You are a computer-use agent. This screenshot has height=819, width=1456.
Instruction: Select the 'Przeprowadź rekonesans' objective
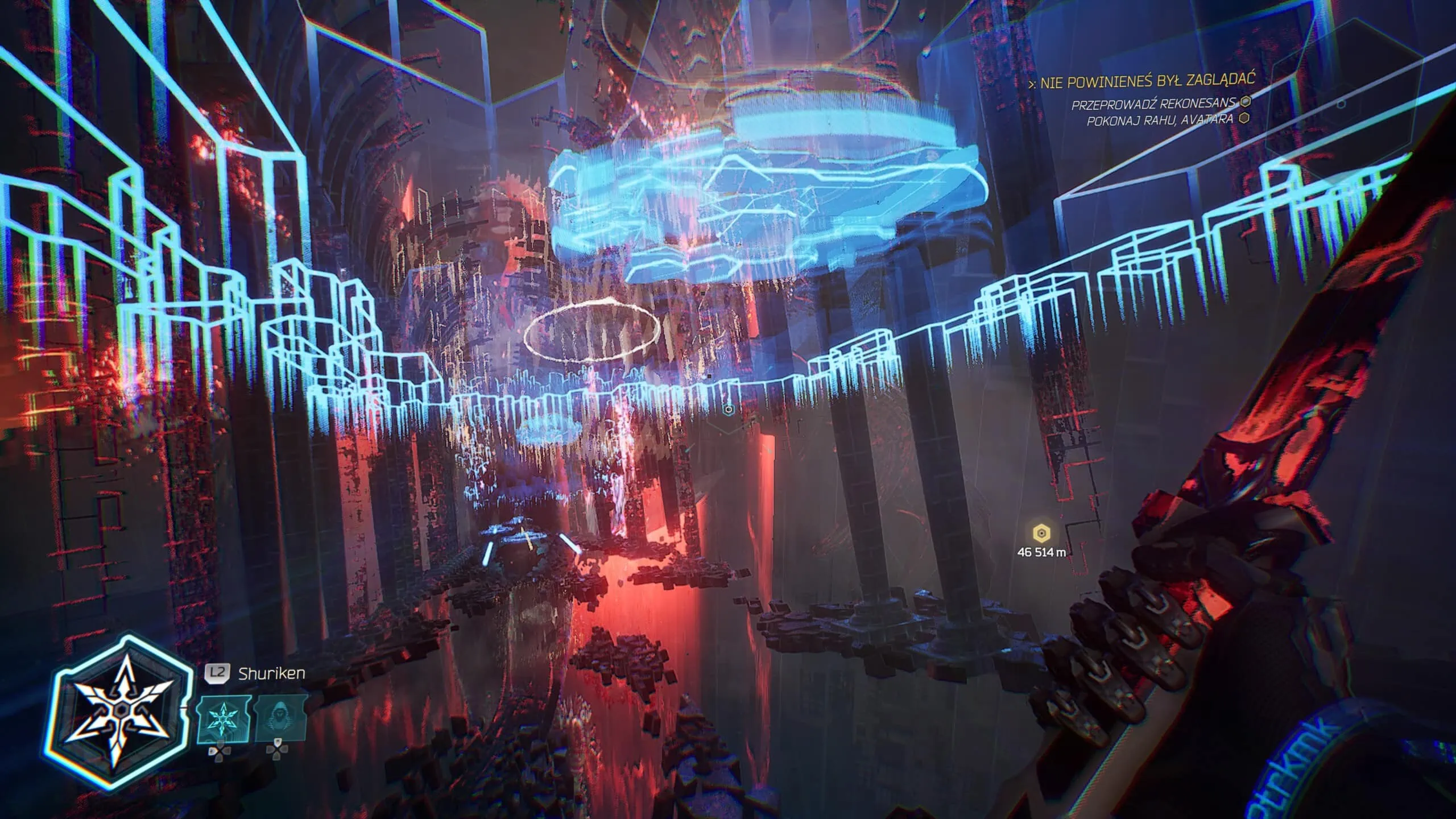pos(1153,104)
